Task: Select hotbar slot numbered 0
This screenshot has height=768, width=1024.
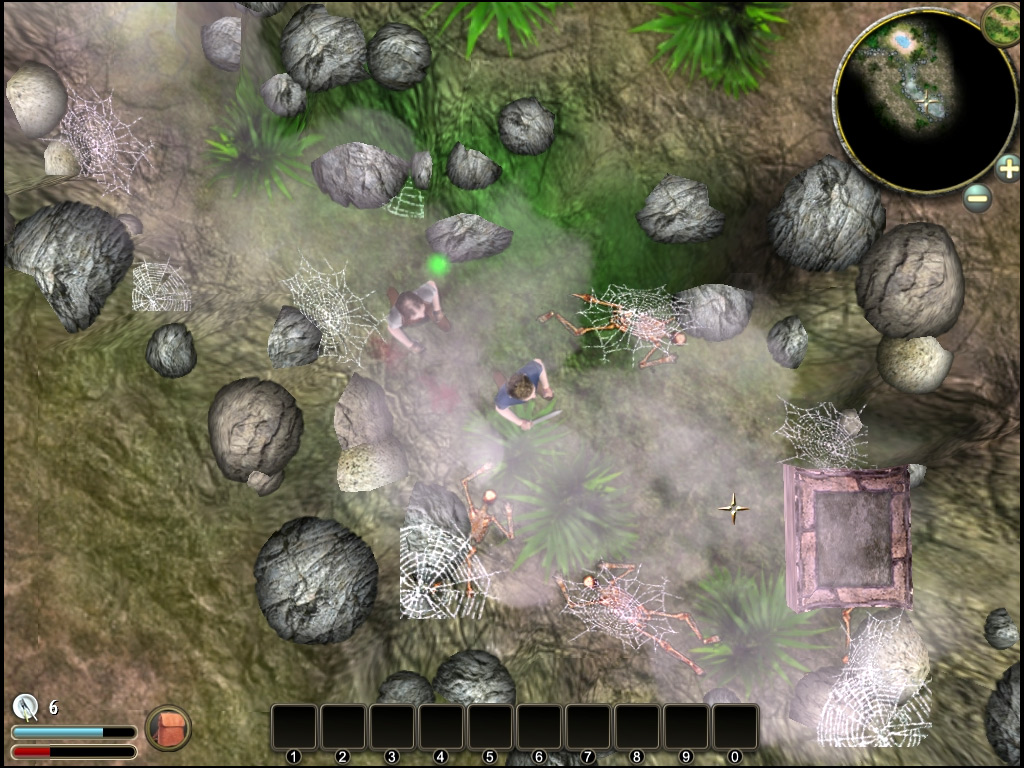Action: (735, 727)
